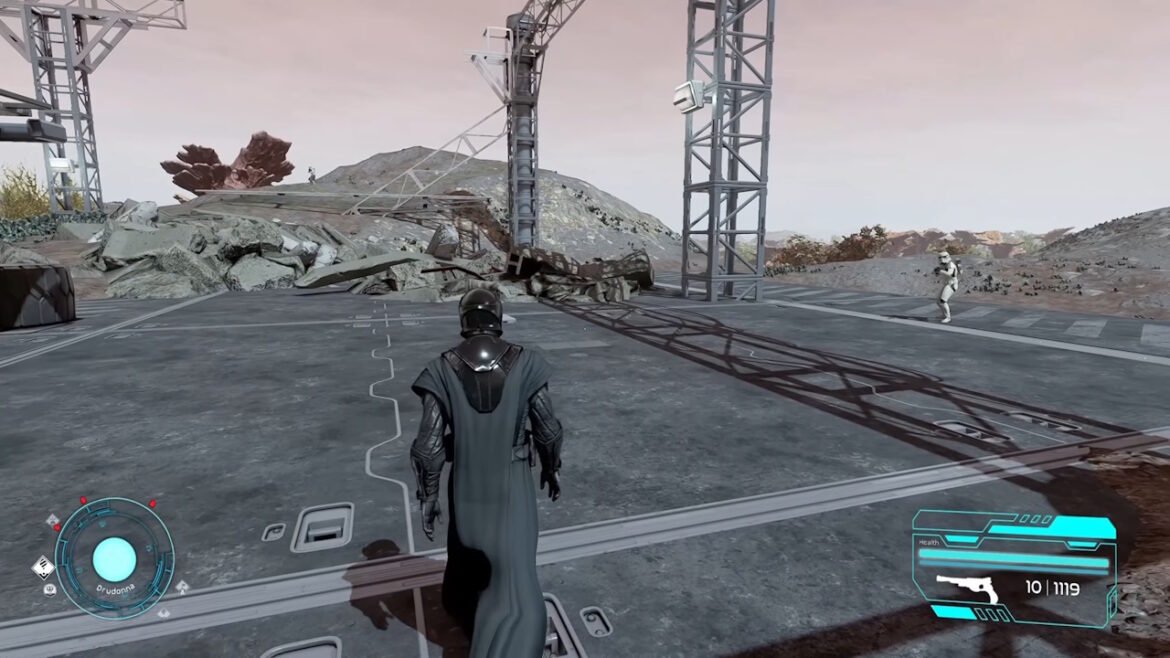Click the Drudonna compass scanner dial
This screenshot has height=658, width=1170.
[x=114, y=557]
